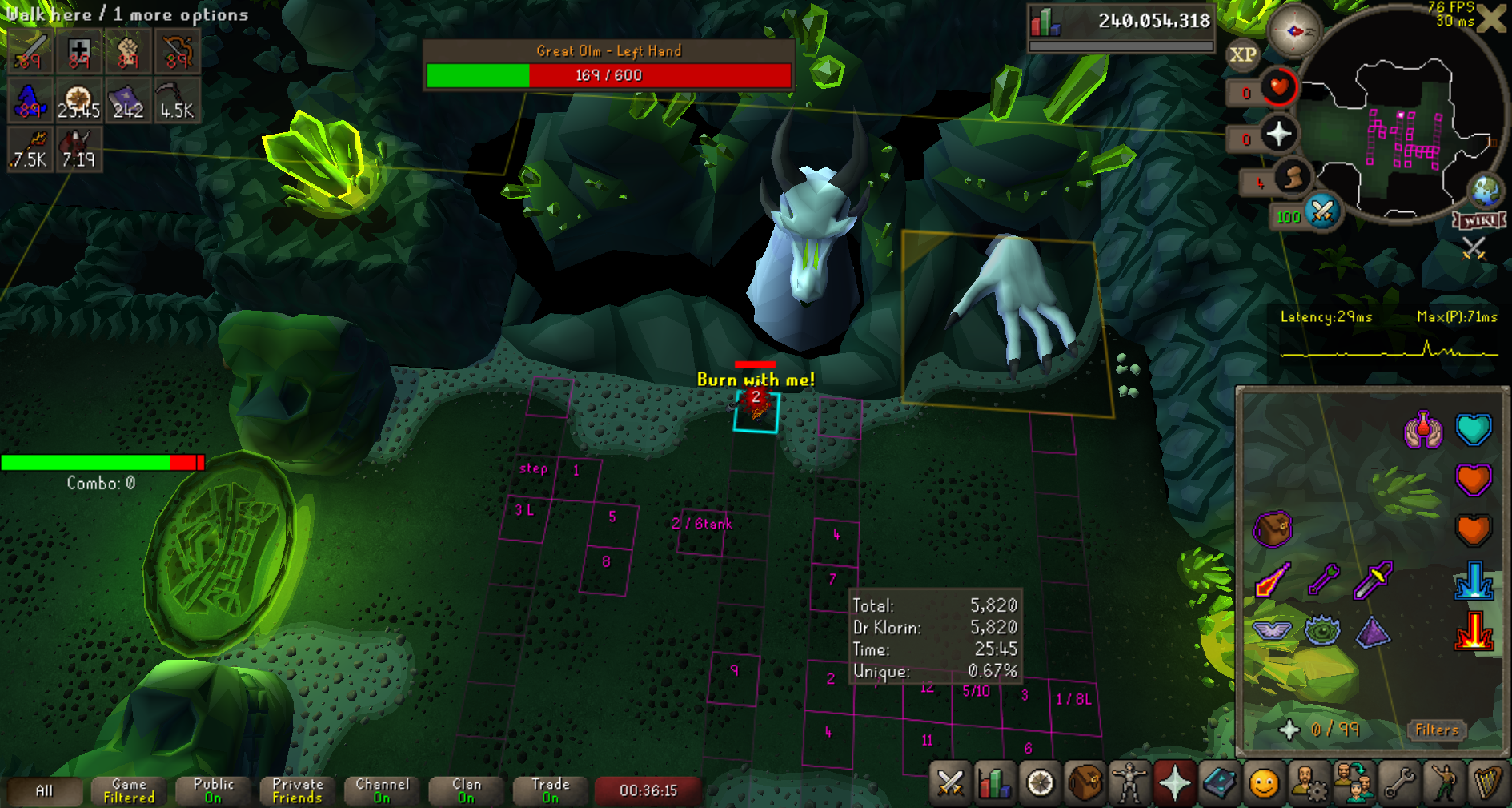Open the worn equipment tab
Viewport: 1512px width, 808px height.
coord(1129,783)
